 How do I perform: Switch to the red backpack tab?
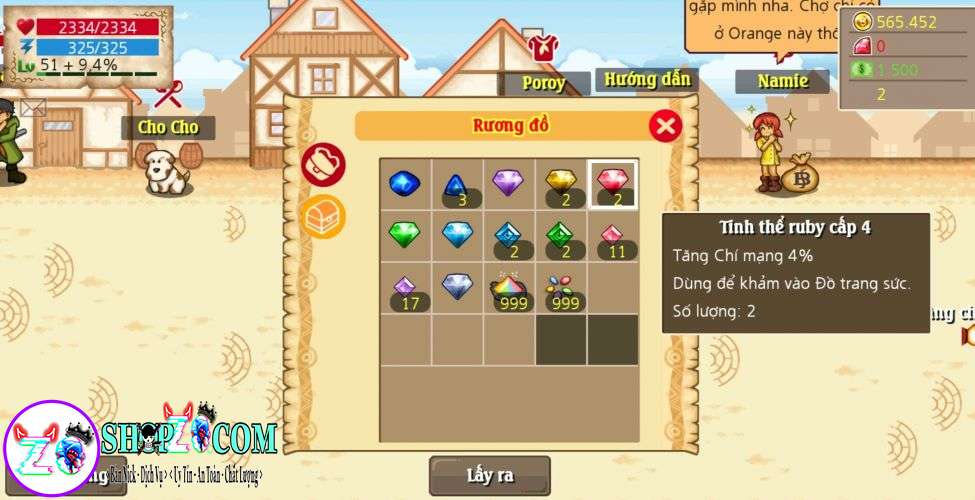[x=323, y=164]
